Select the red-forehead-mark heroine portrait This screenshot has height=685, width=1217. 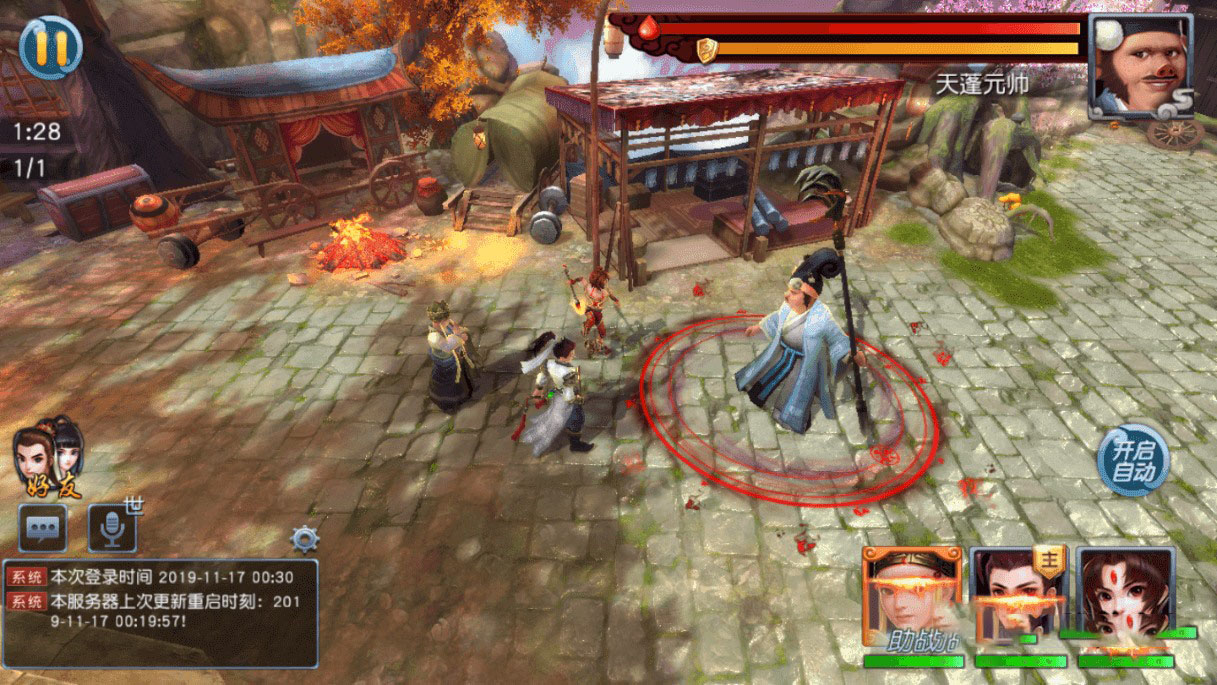1126,597
